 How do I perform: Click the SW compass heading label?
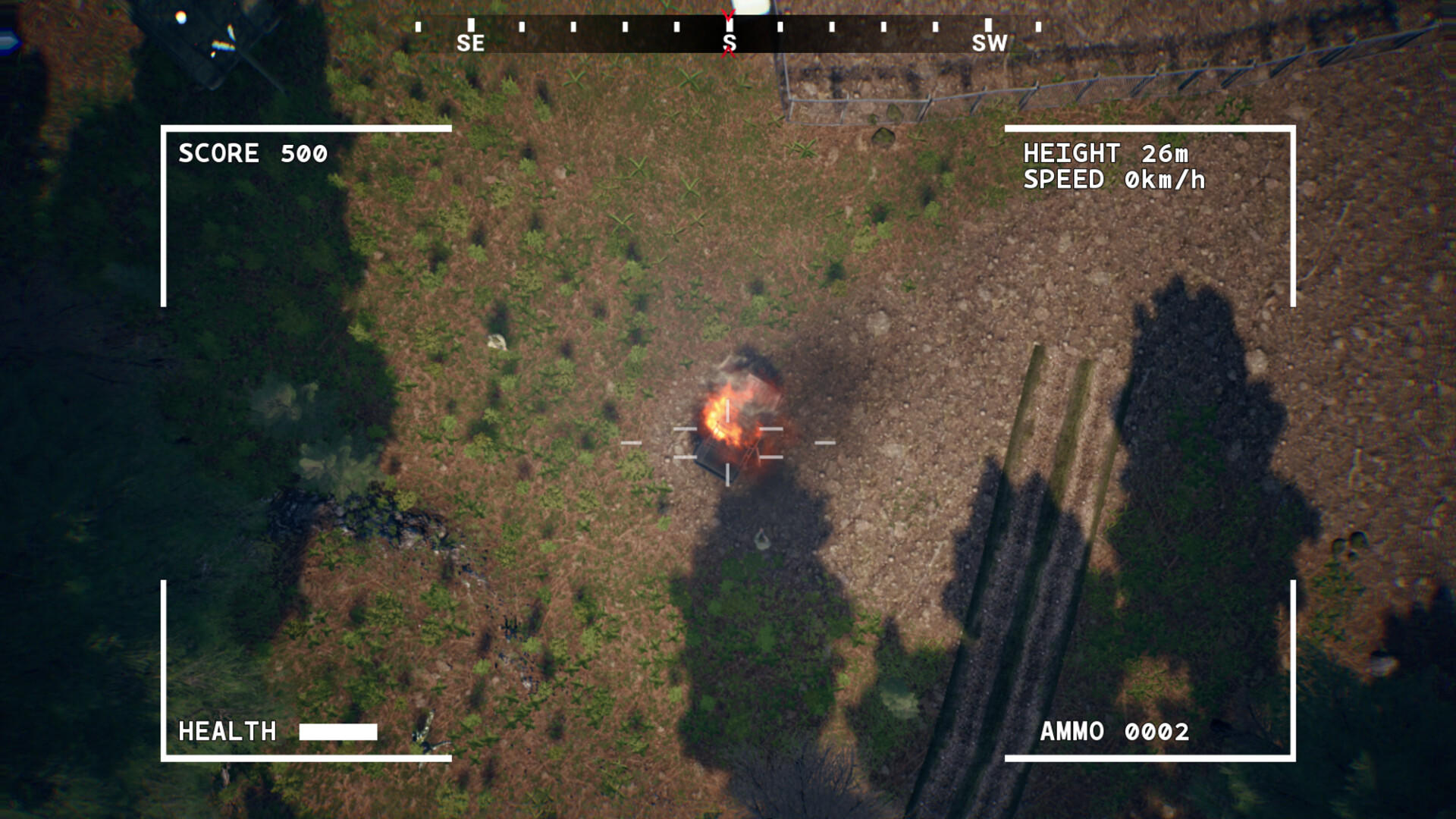[x=990, y=44]
